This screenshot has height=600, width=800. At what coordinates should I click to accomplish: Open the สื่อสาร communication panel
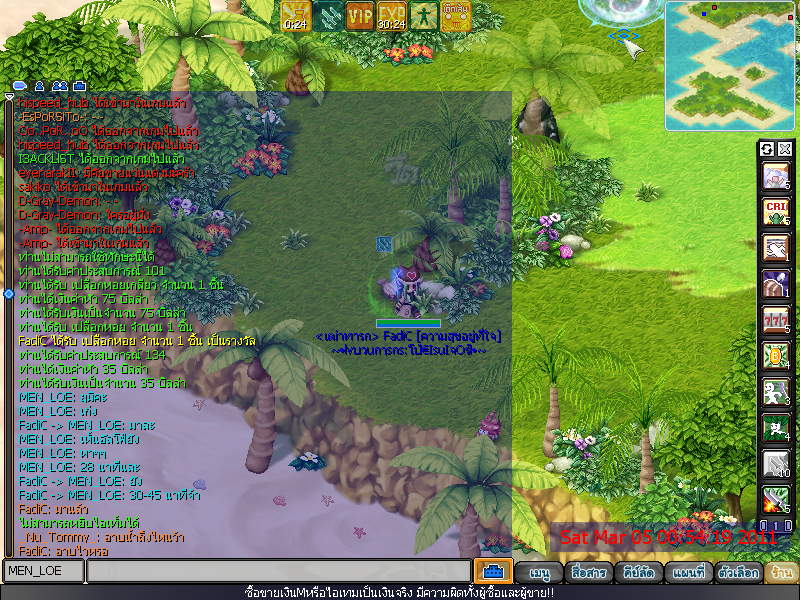pos(589,573)
